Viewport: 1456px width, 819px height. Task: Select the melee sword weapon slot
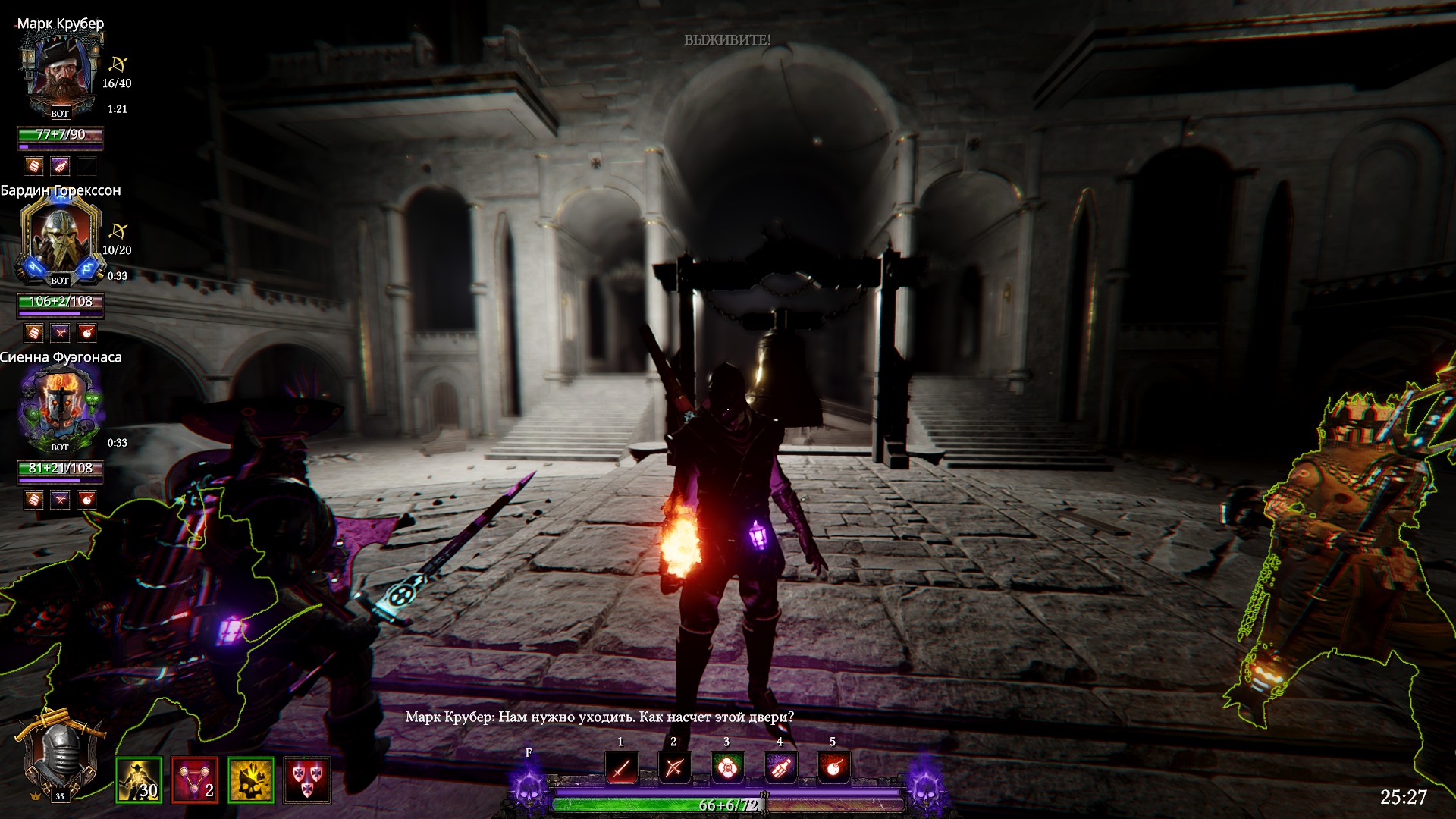point(621,768)
